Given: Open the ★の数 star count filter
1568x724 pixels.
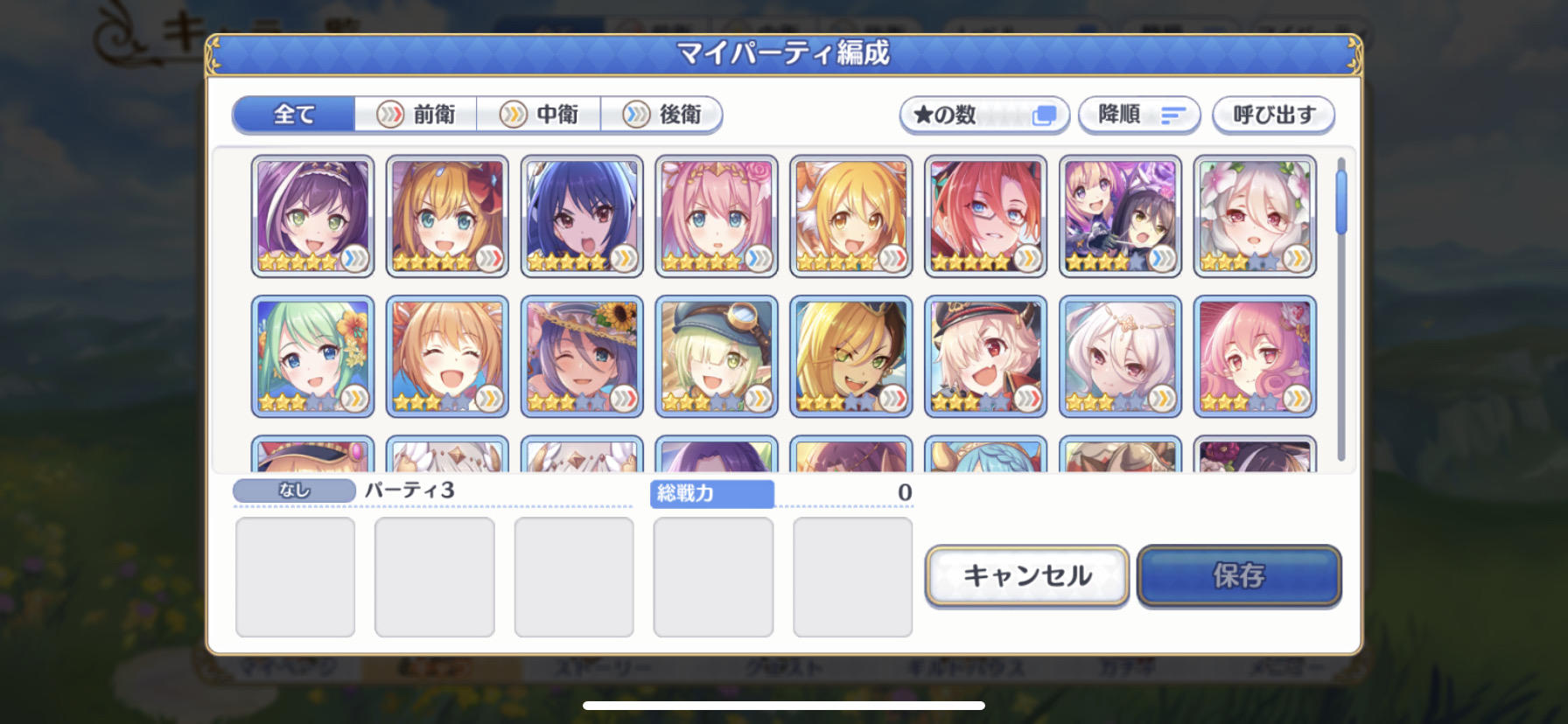Looking at the screenshot, I should 983,115.
